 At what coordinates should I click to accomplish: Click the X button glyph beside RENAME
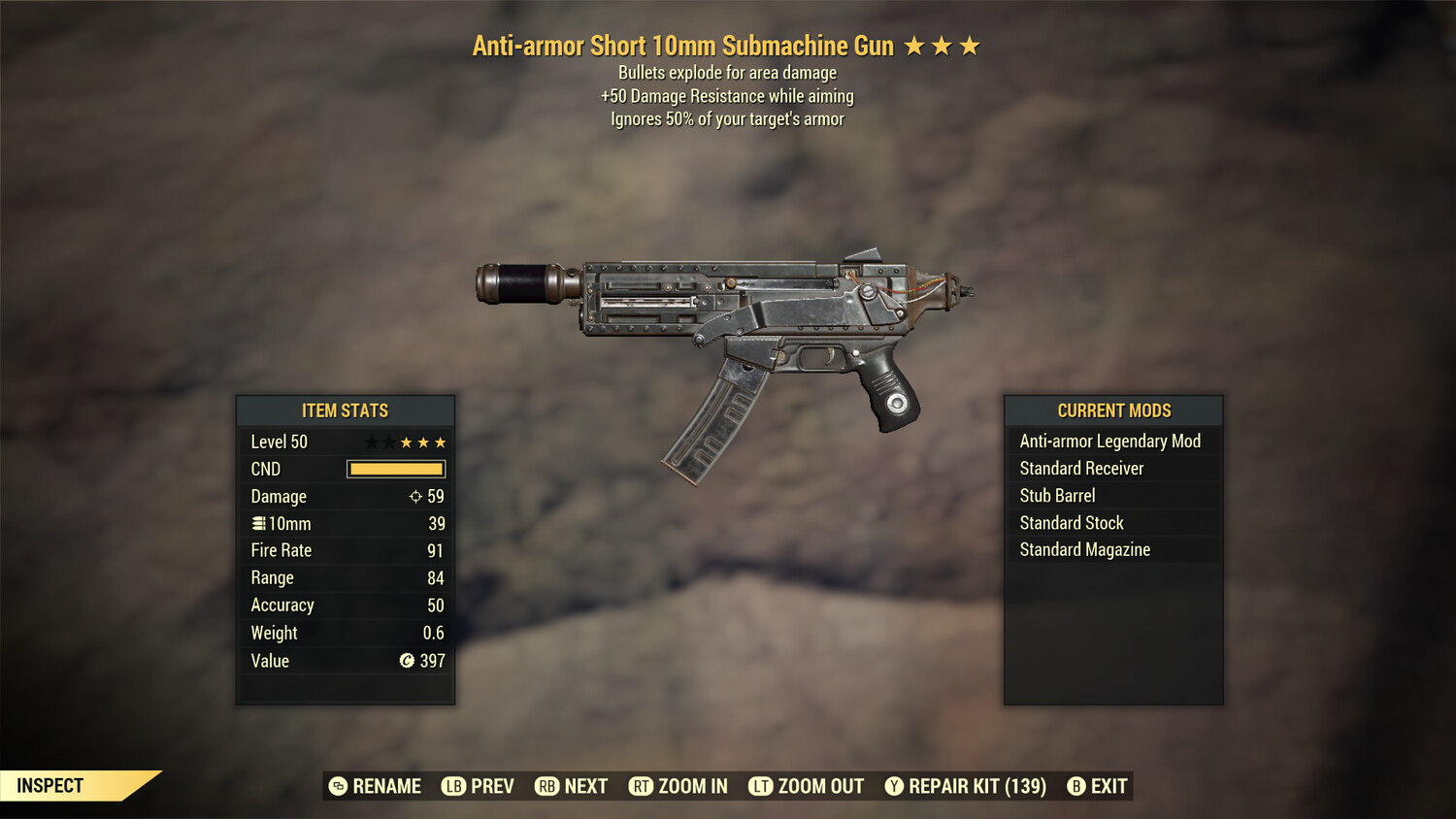pyautogui.click(x=337, y=786)
